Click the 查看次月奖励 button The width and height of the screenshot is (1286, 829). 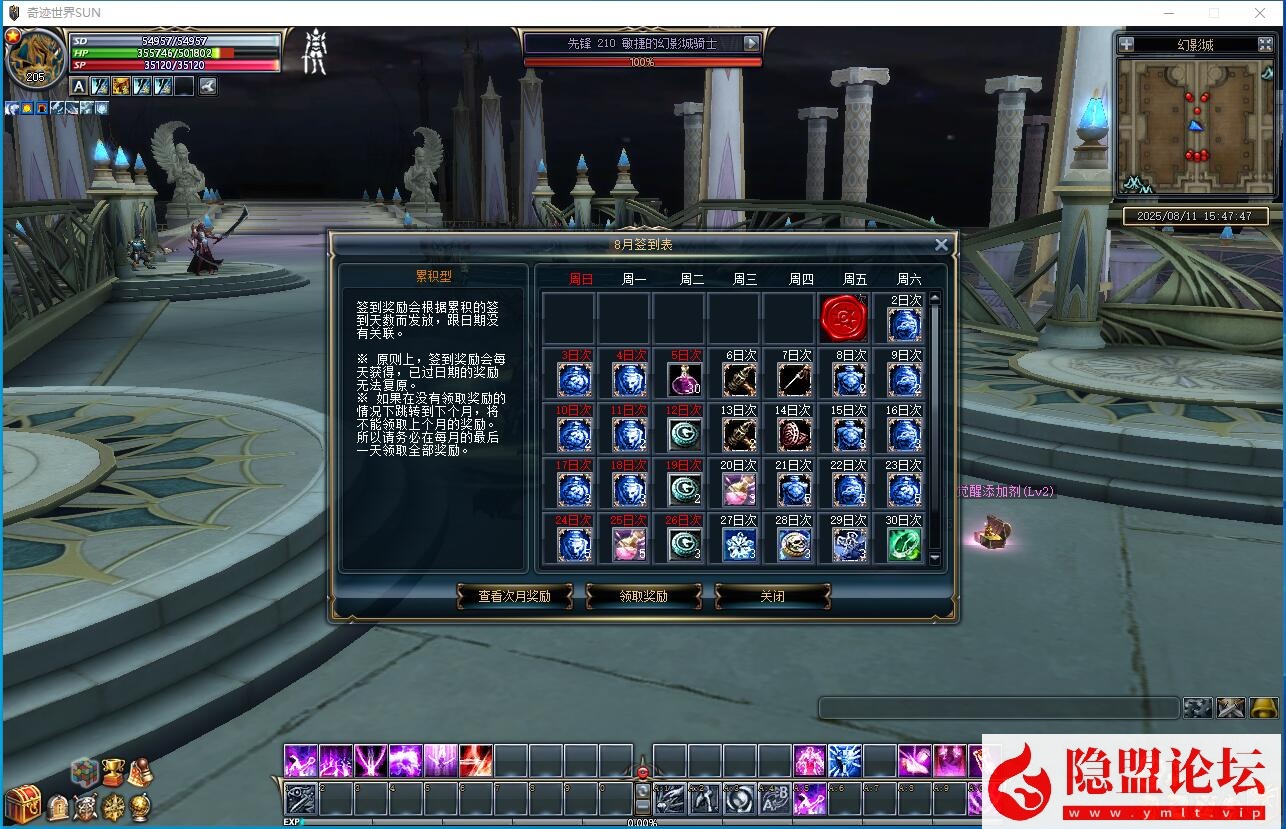[x=514, y=596]
